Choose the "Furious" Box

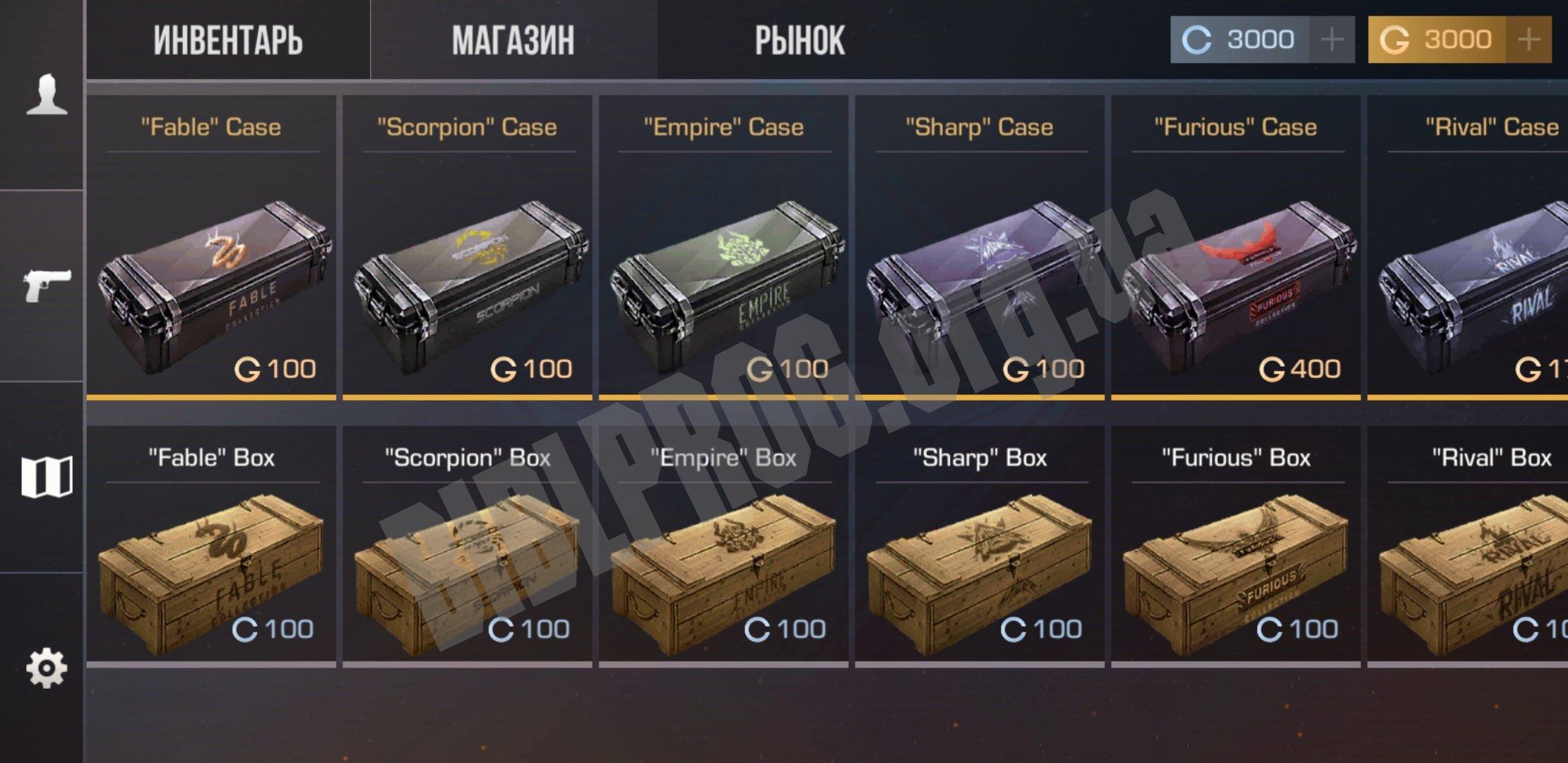(1236, 545)
